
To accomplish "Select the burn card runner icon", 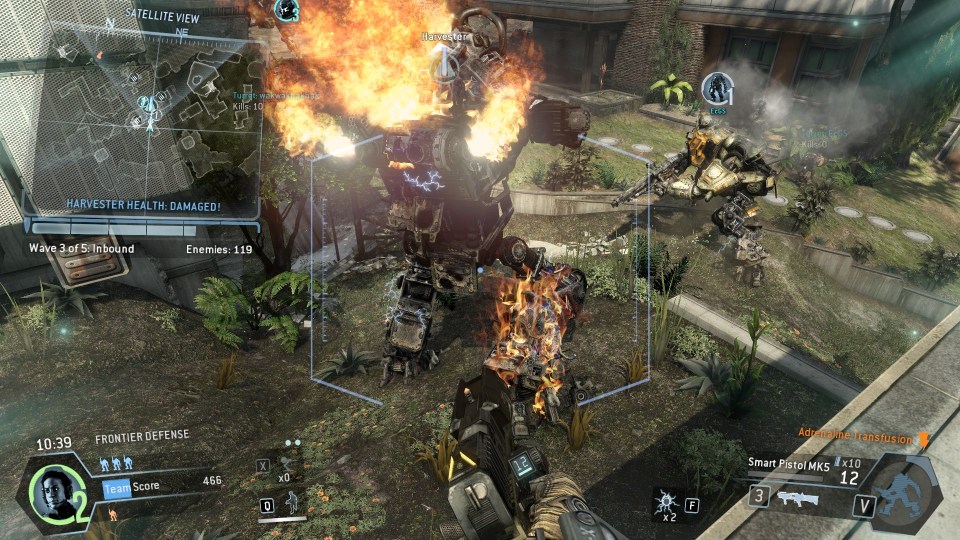I will point(114,513).
